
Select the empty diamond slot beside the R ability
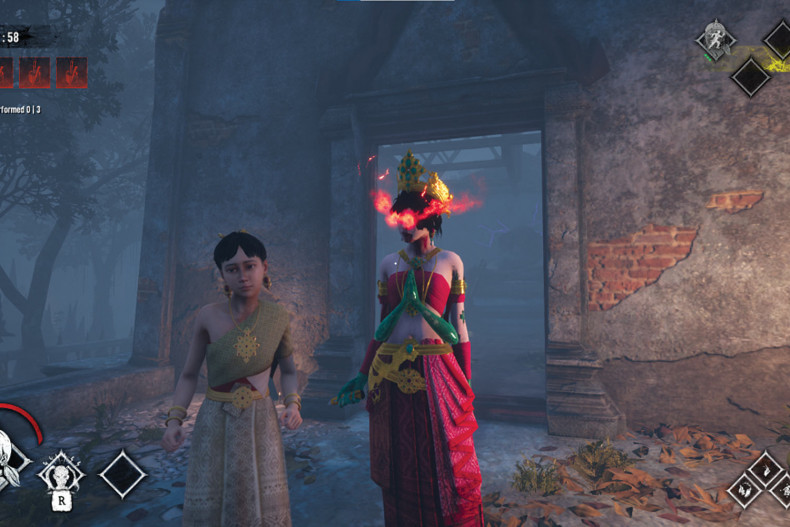[123, 473]
